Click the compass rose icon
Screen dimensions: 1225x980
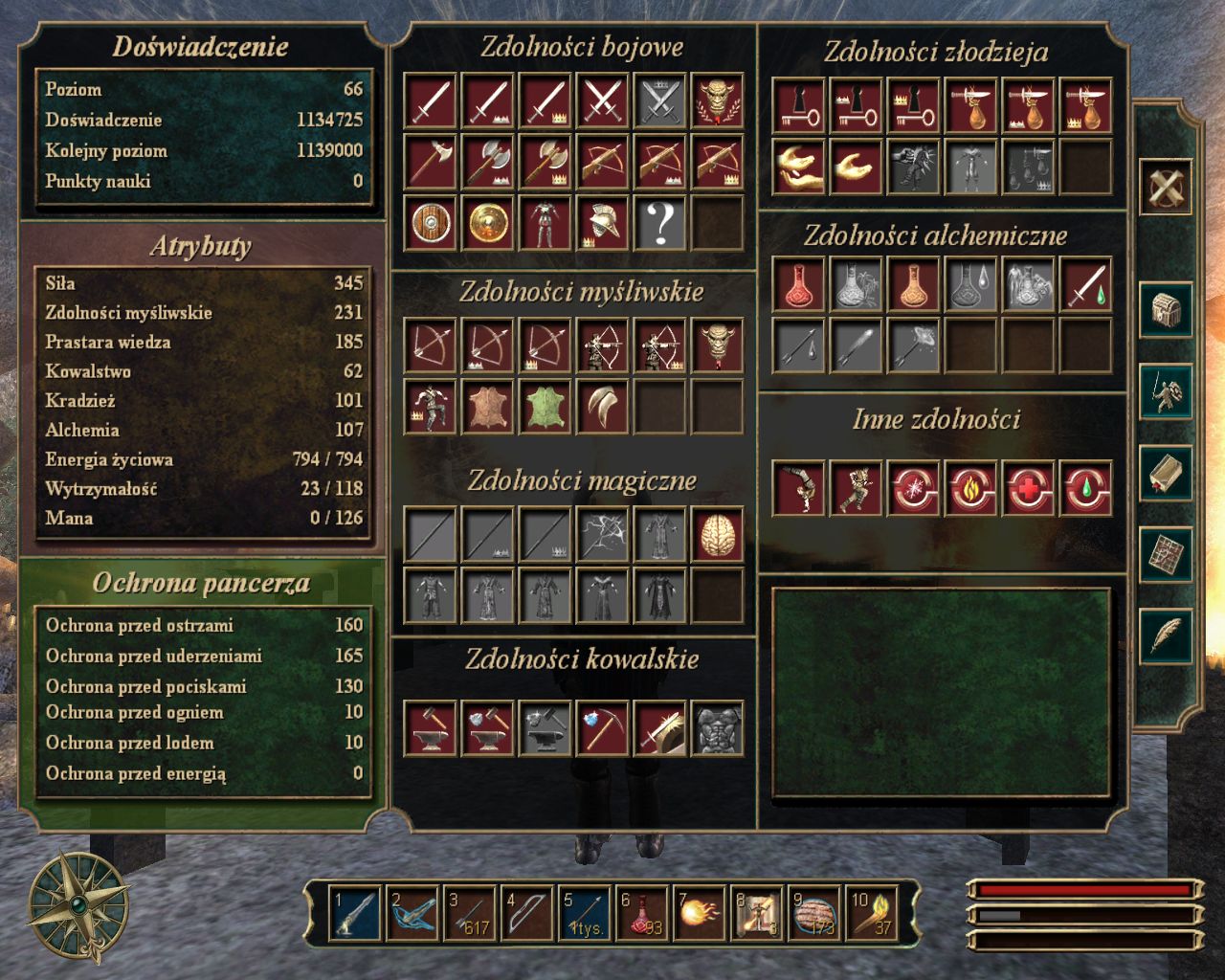(78, 906)
